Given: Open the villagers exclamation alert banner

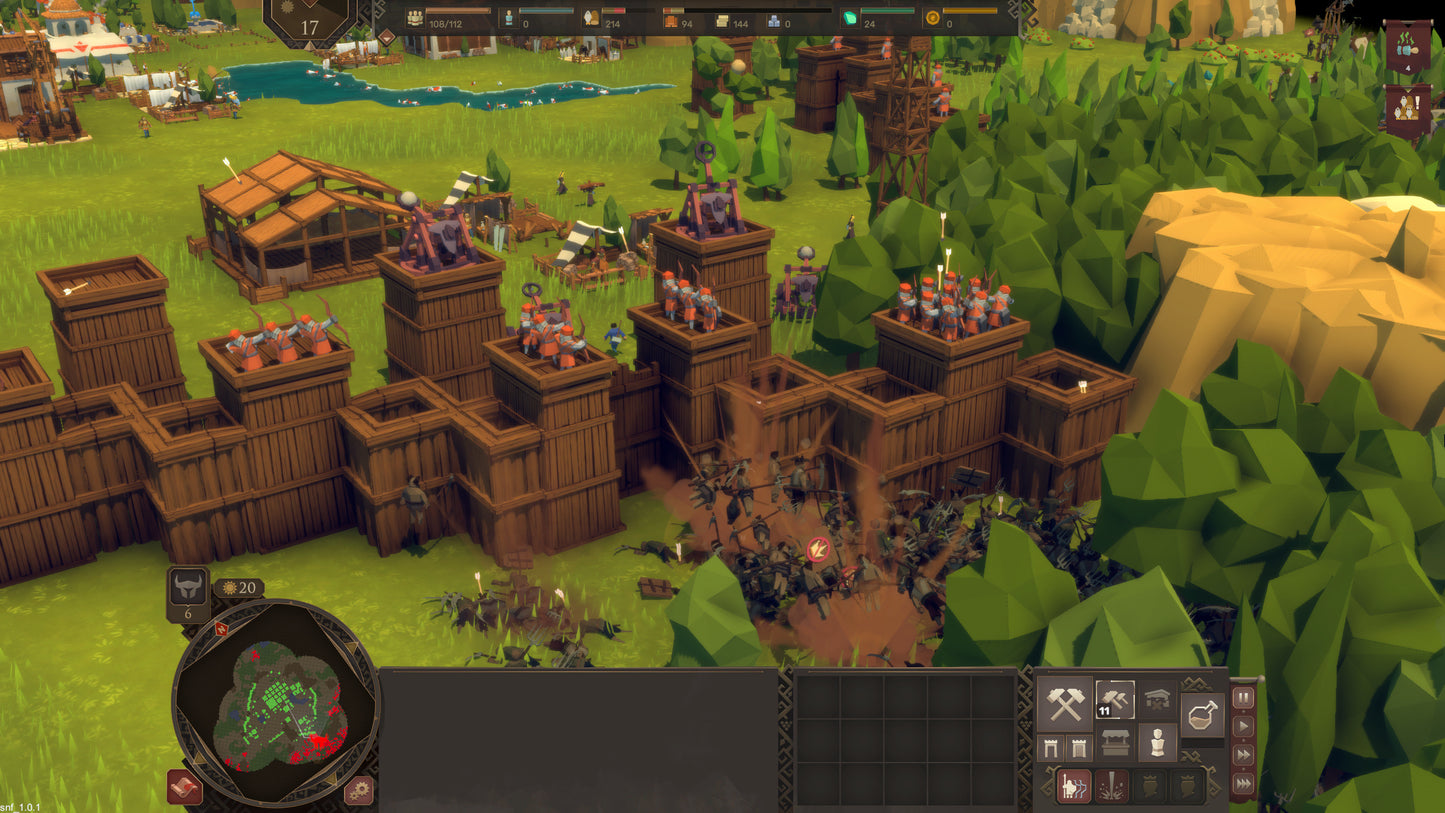Looking at the screenshot, I should [1407, 110].
